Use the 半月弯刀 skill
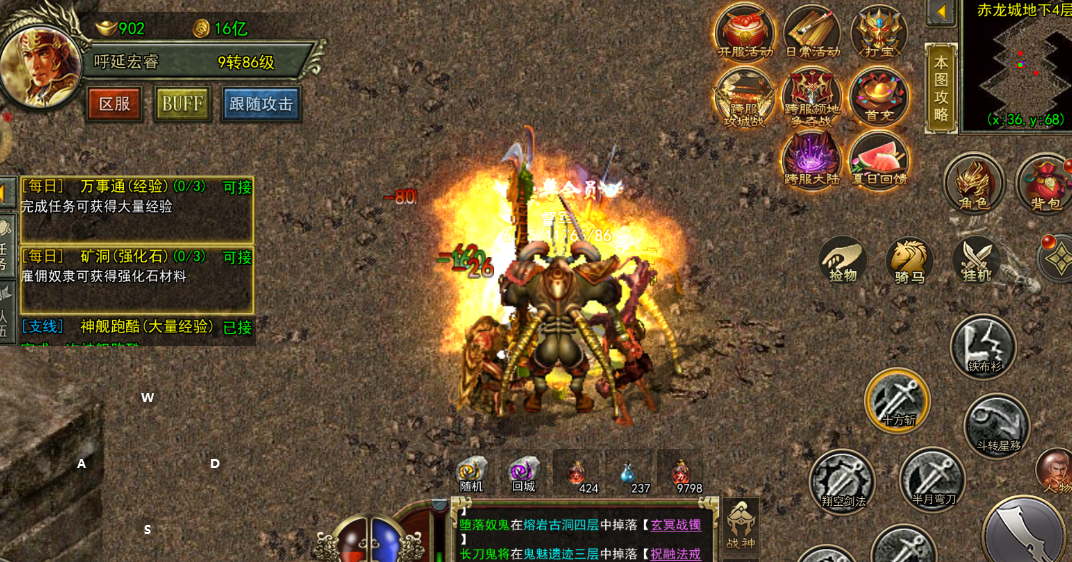This screenshot has width=1072, height=562. point(932,478)
